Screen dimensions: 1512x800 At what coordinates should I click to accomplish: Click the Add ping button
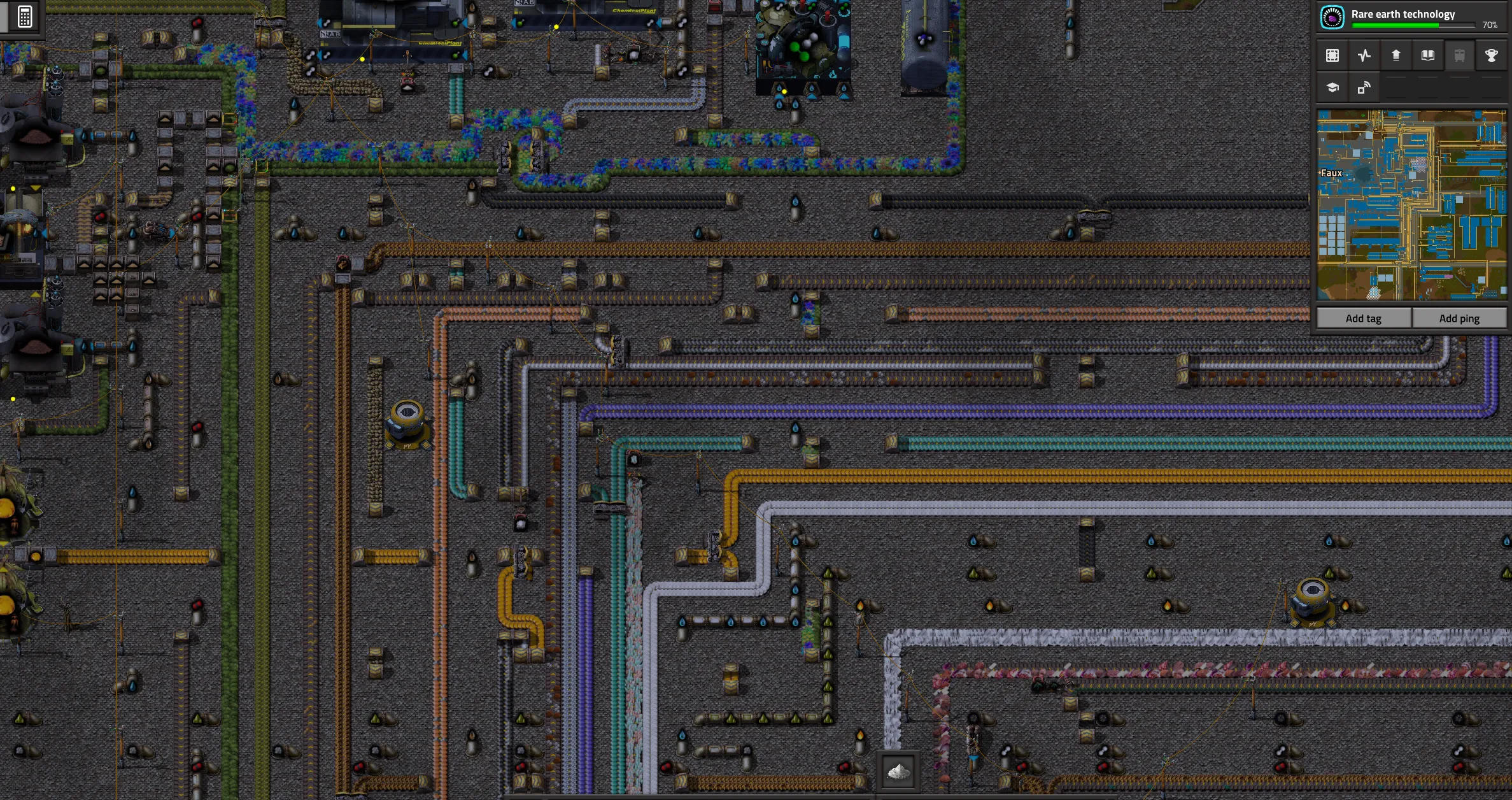pyautogui.click(x=1459, y=318)
